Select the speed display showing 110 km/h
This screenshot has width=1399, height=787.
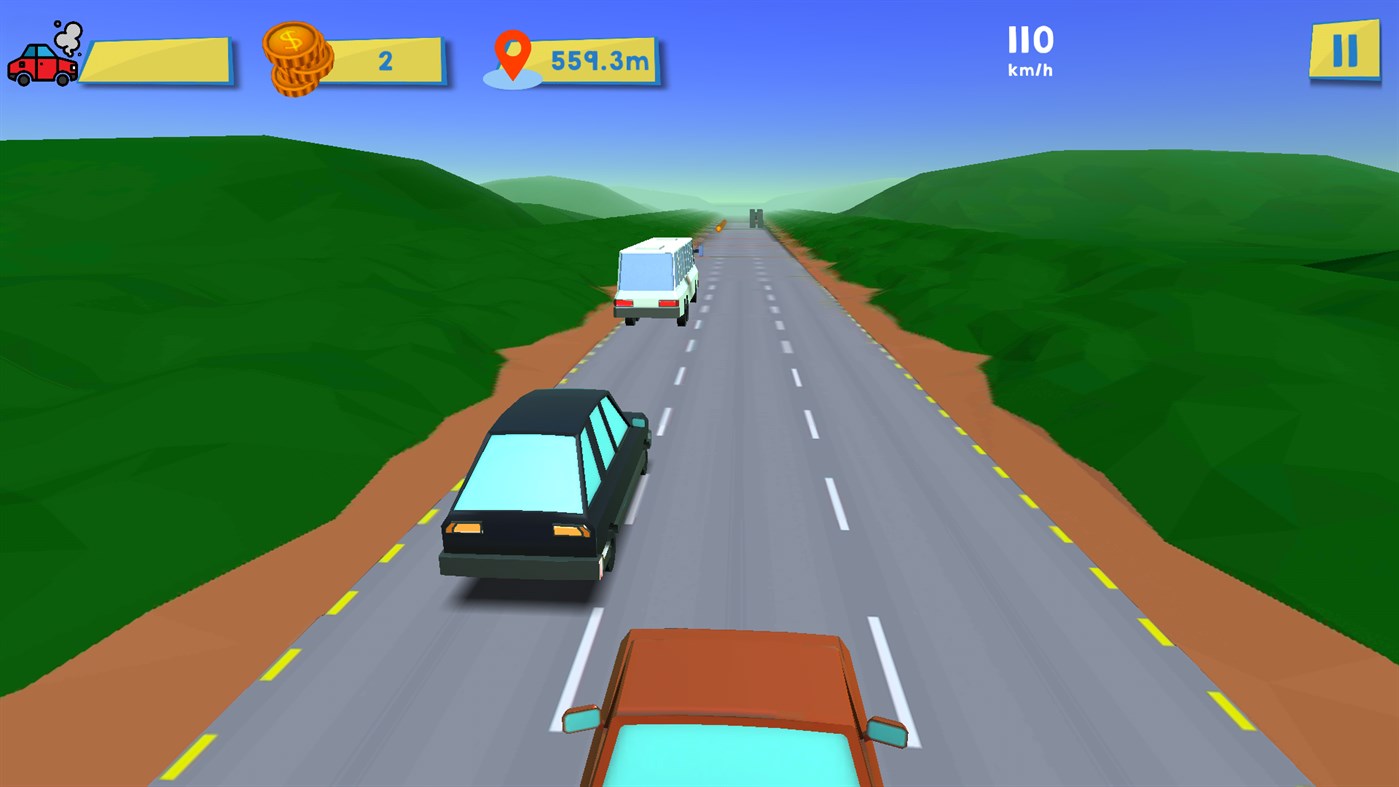(x=1031, y=48)
